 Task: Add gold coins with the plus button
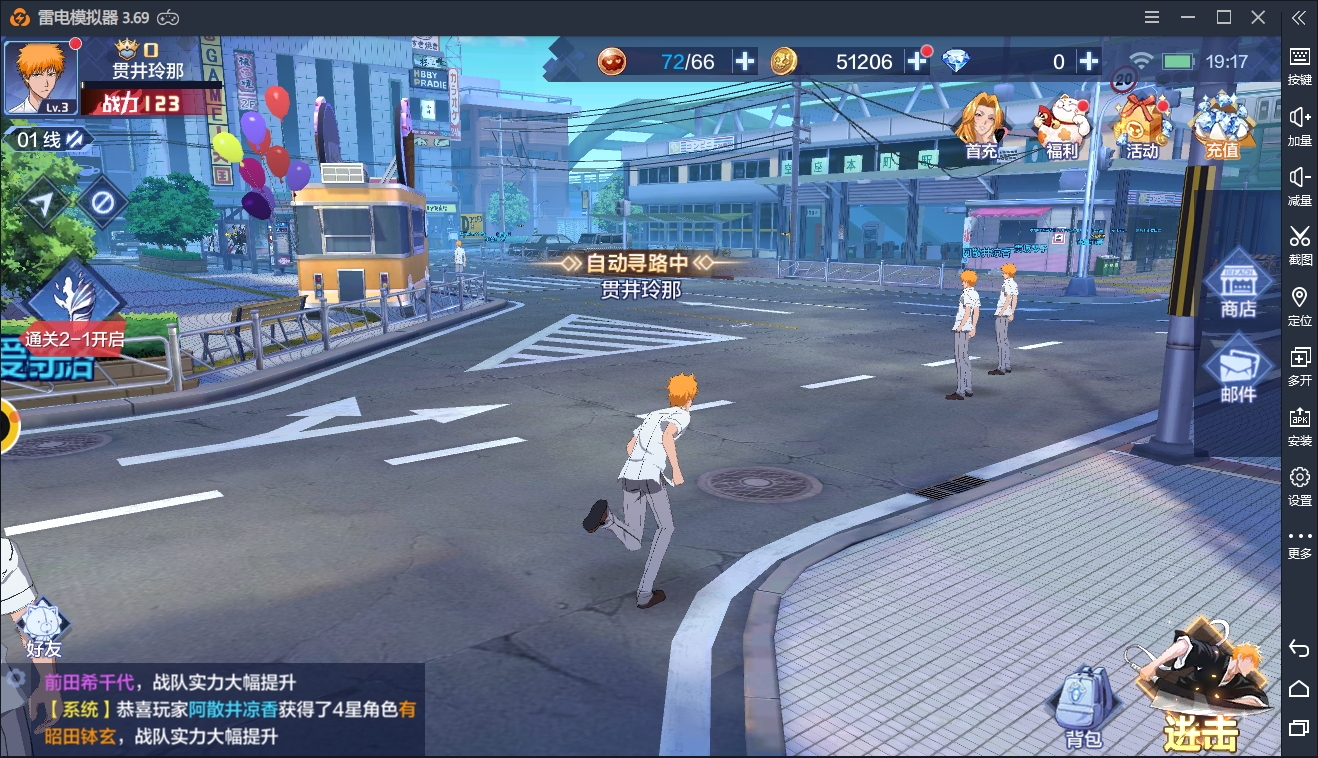(917, 61)
